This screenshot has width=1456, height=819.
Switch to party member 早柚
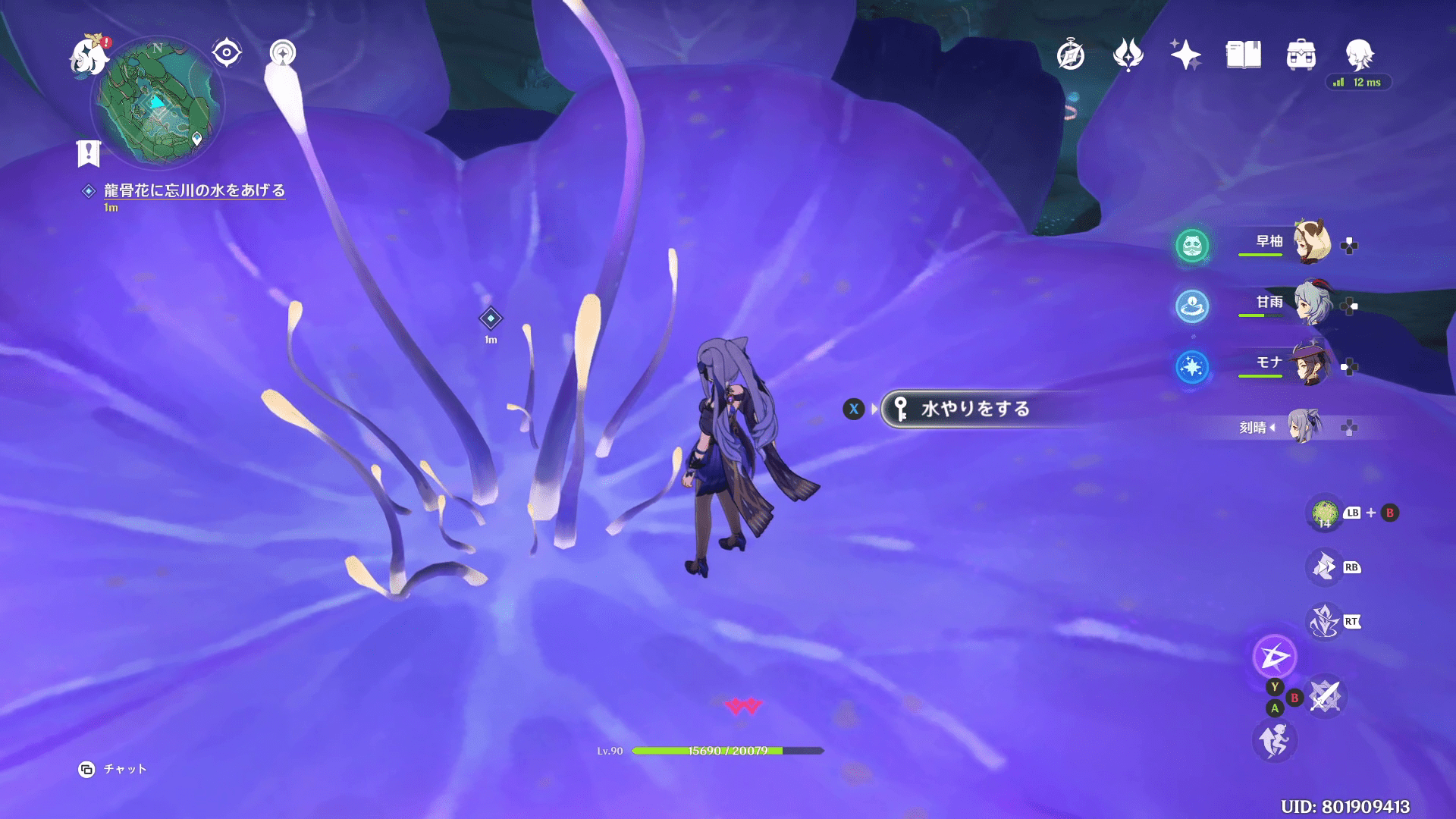coord(1311,242)
